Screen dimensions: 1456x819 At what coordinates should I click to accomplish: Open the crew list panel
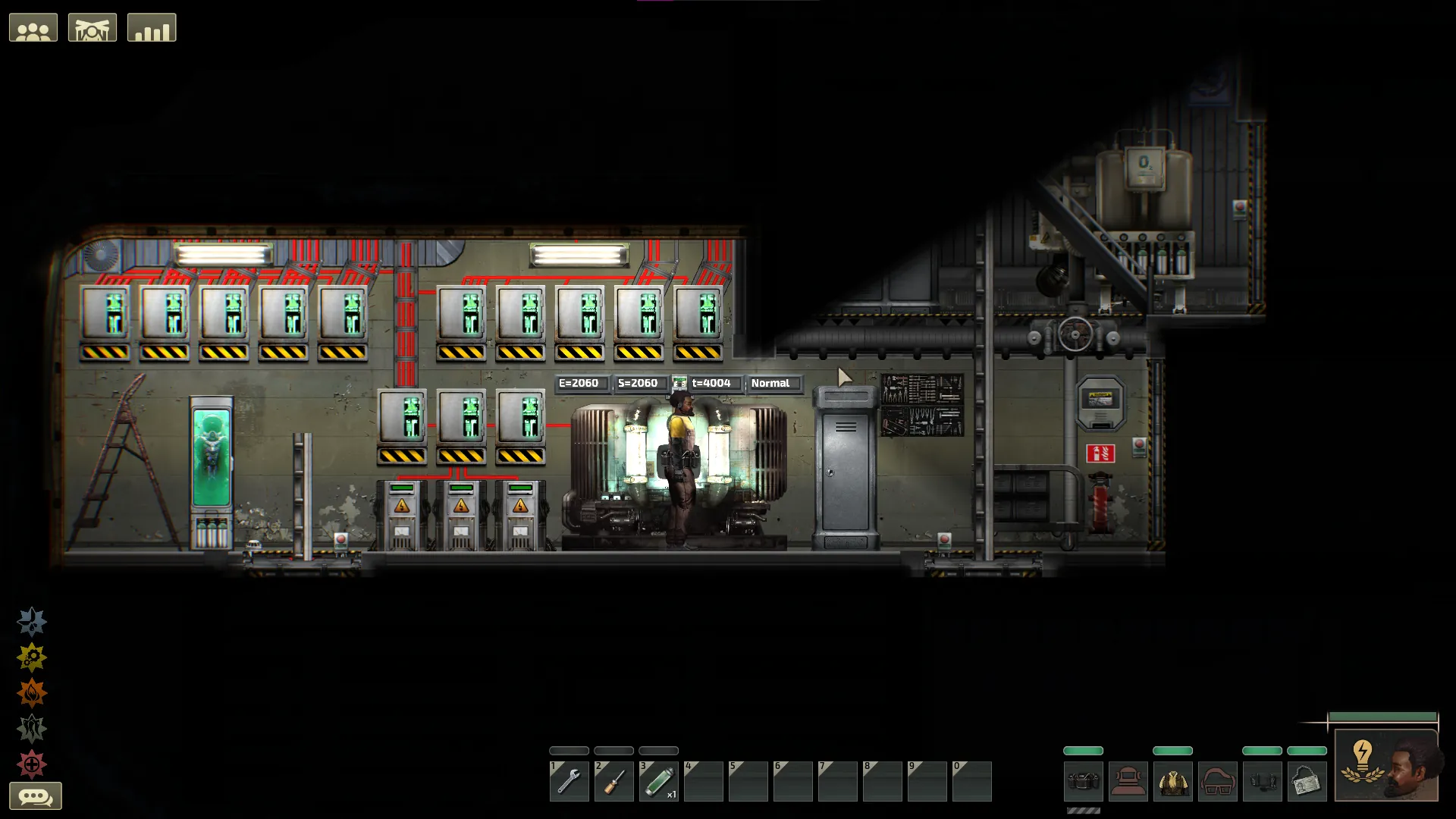tap(33, 28)
